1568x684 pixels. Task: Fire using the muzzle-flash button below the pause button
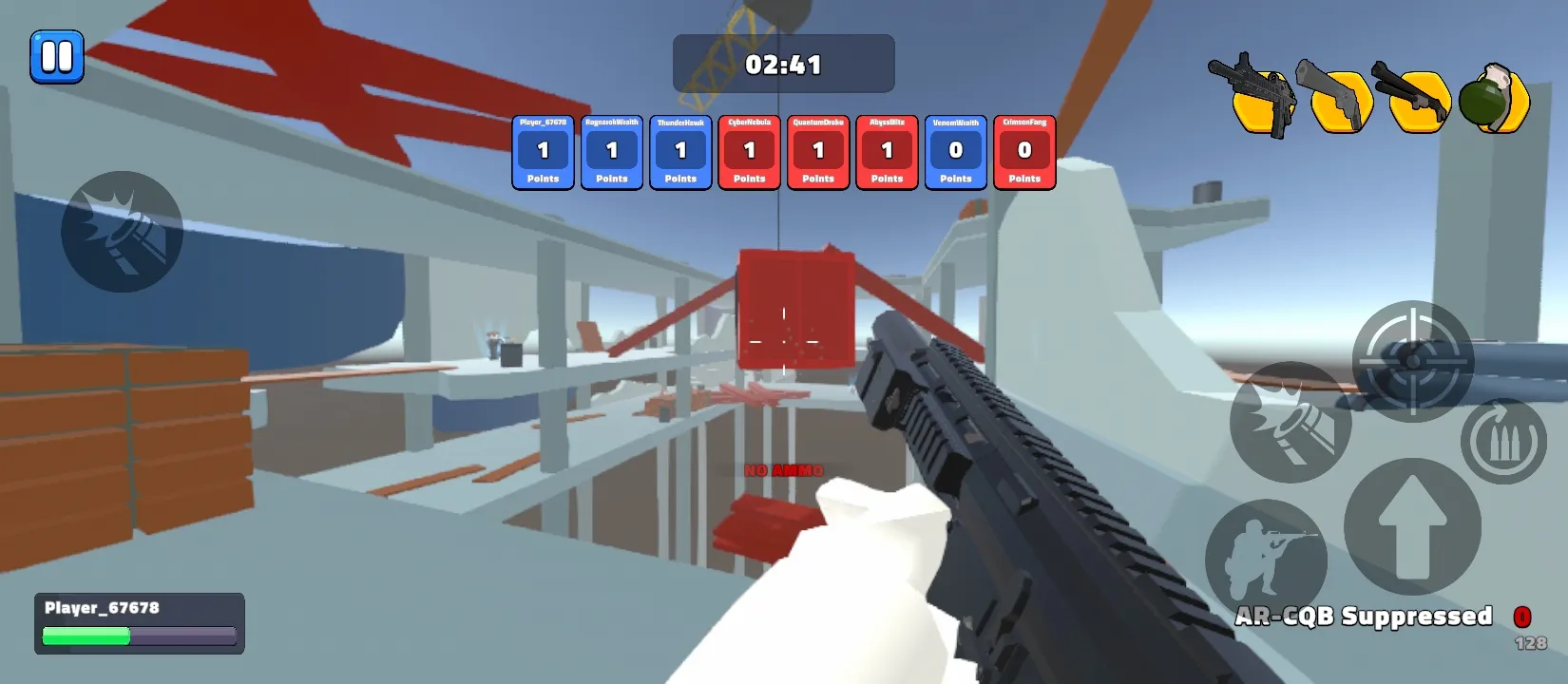pyautogui.click(x=122, y=232)
